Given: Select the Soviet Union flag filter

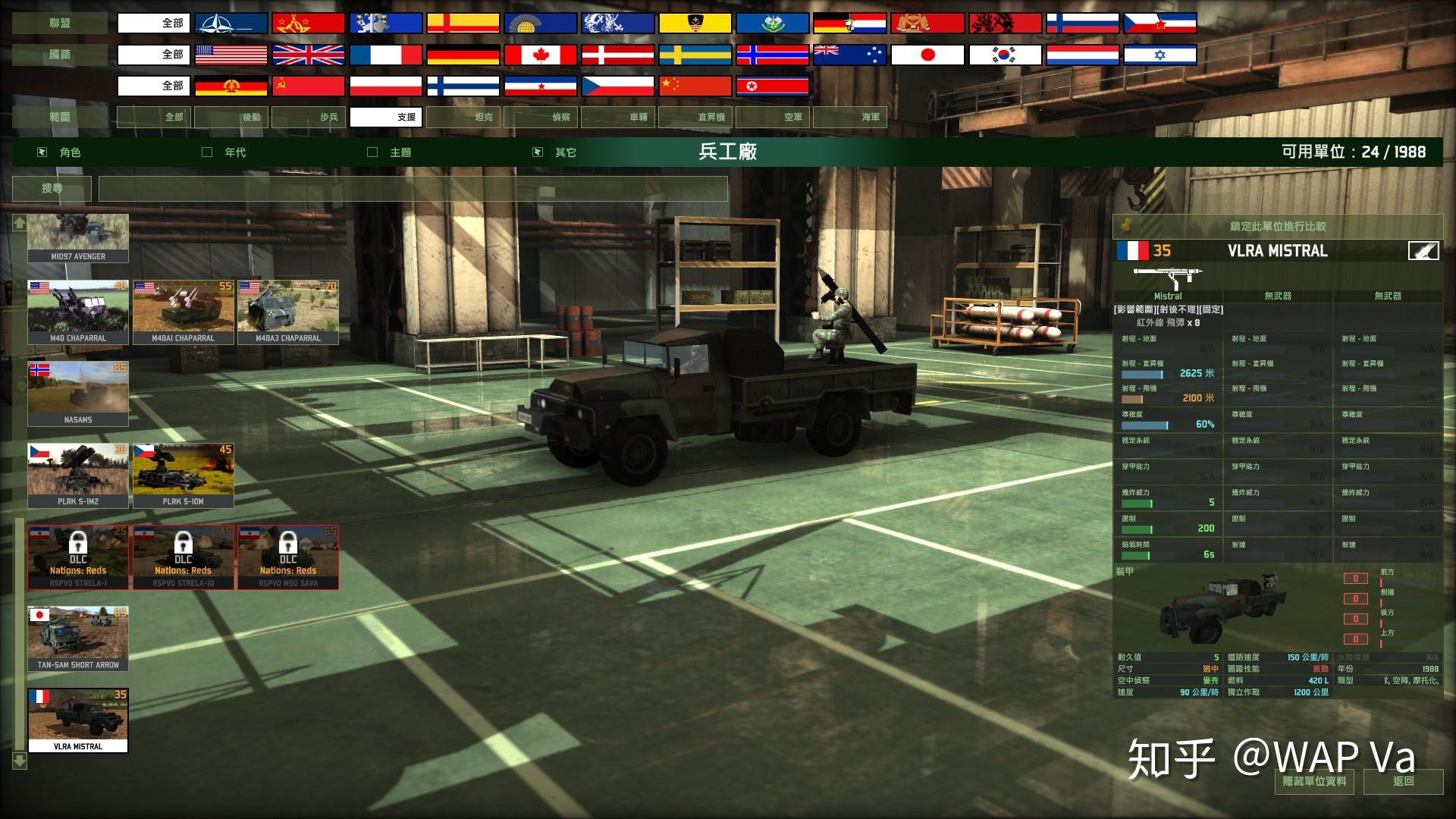Looking at the screenshot, I should tap(309, 22).
